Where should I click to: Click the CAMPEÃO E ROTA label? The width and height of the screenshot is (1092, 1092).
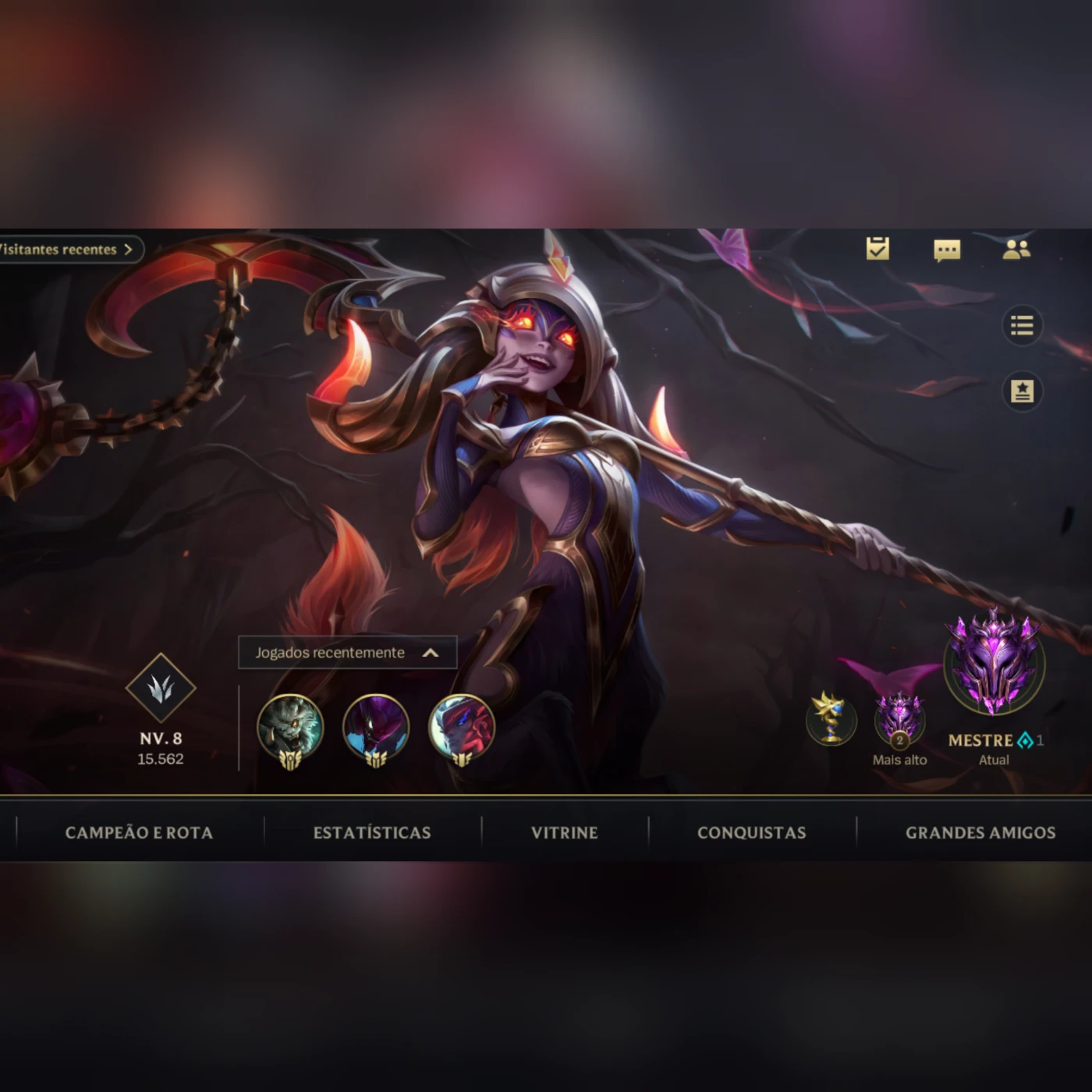[139, 832]
